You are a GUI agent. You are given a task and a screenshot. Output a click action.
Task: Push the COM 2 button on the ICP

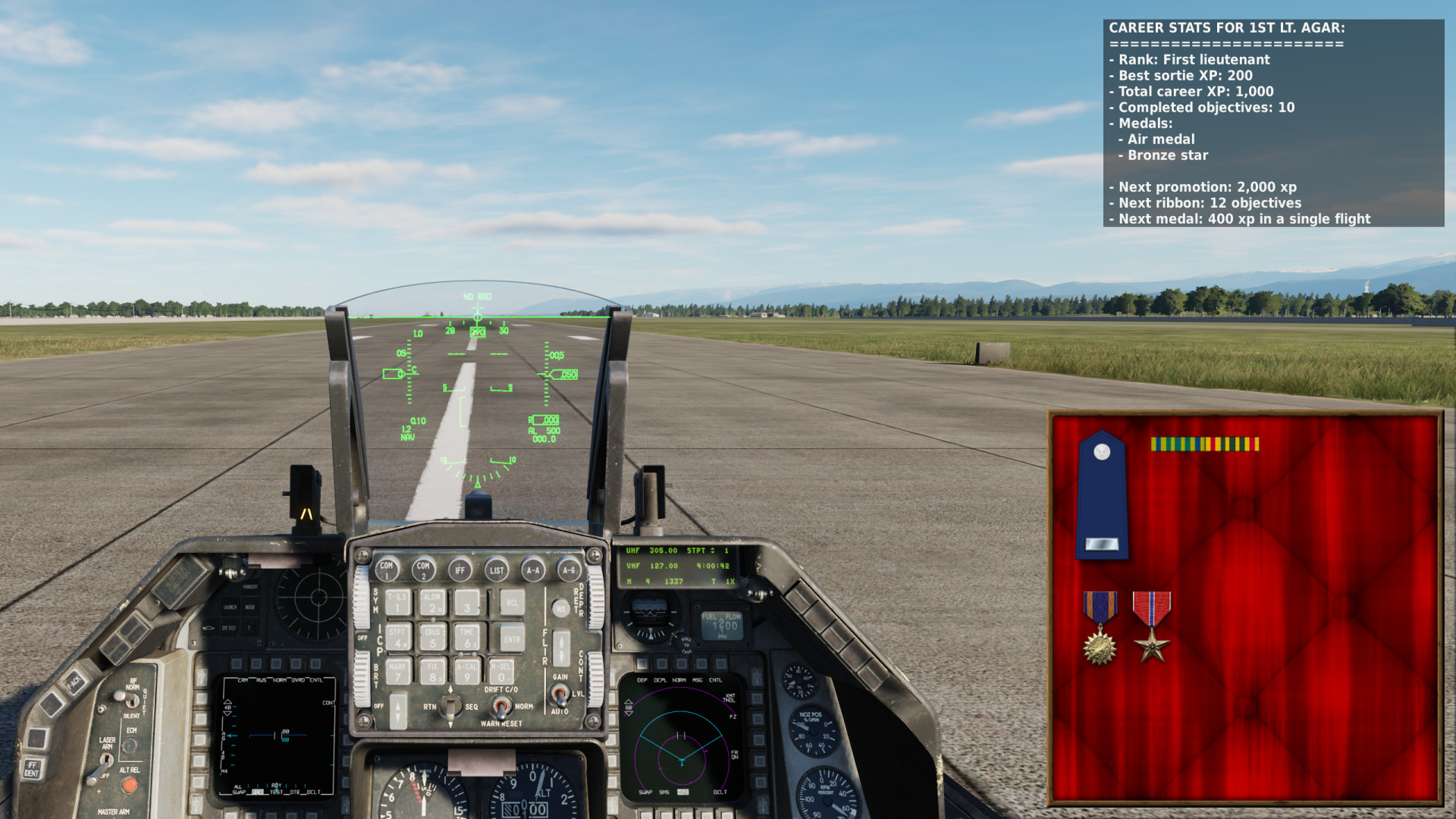(x=423, y=569)
